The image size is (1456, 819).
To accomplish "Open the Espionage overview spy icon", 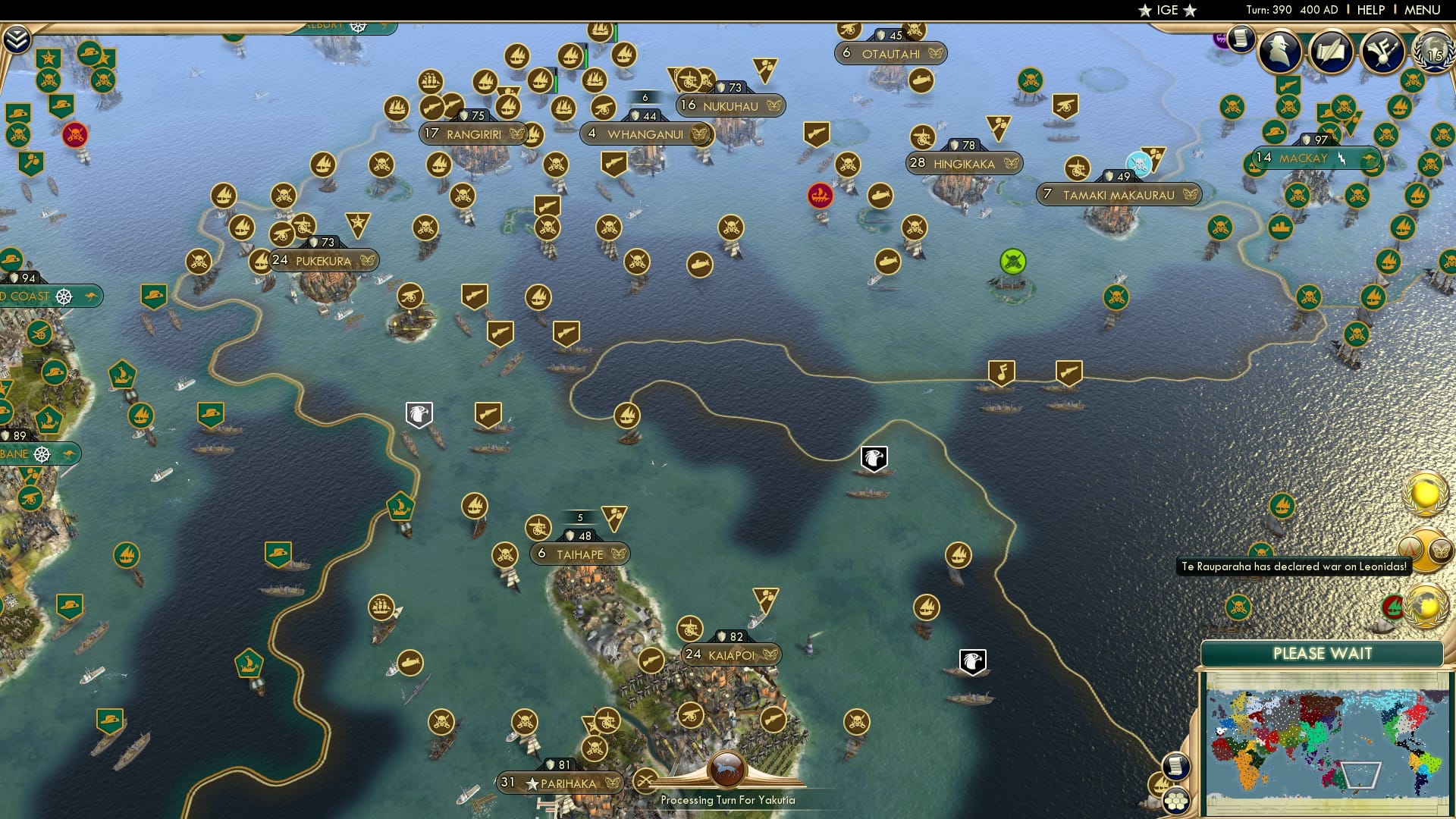I will (x=1279, y=50).
